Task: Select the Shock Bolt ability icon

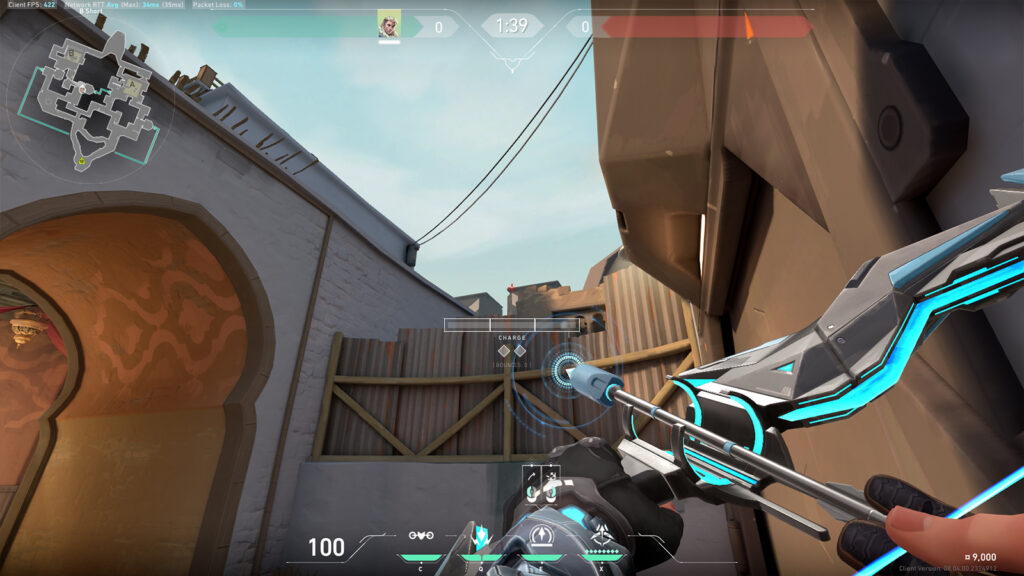Action: tap(481, 536)
